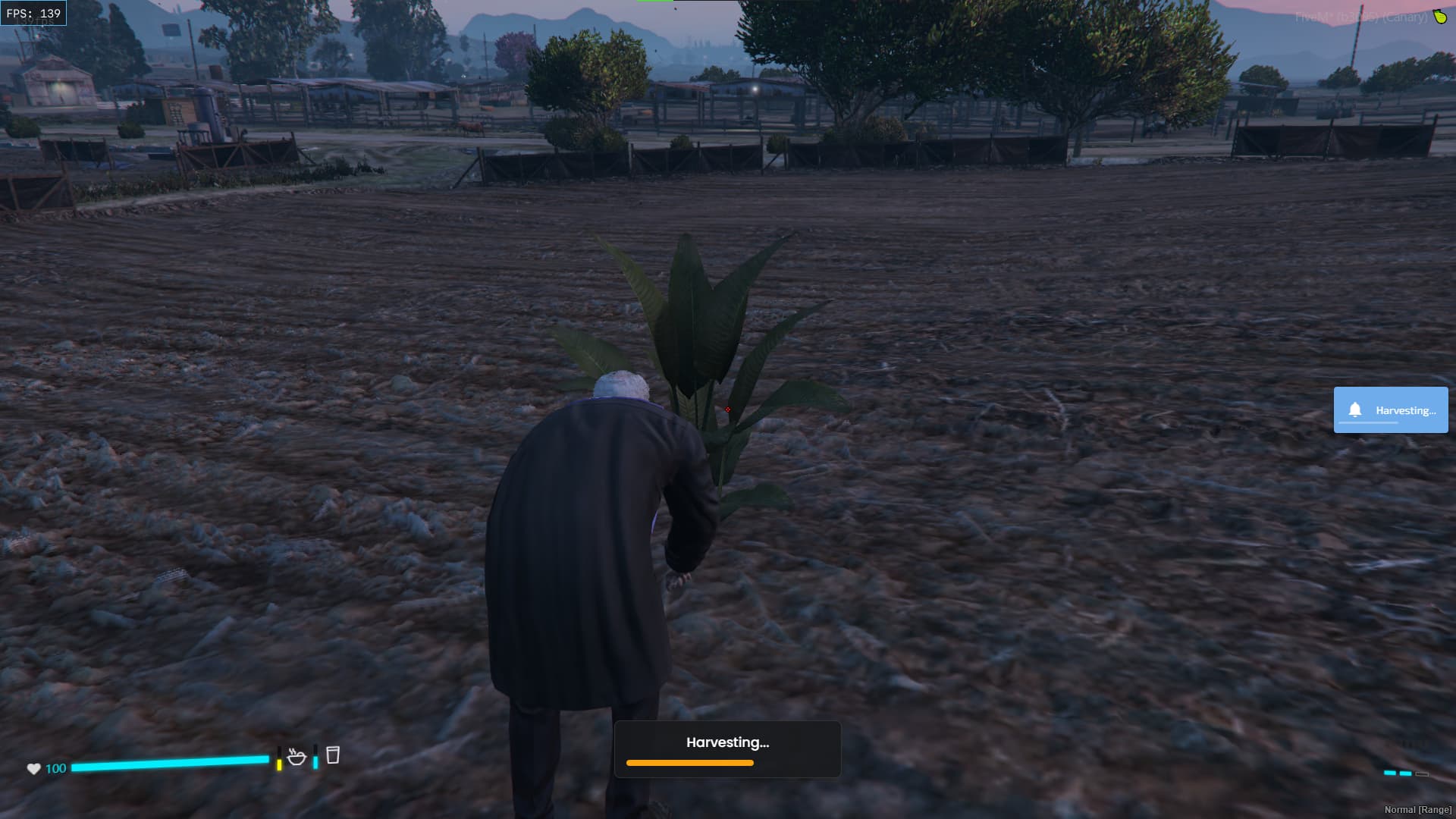Toggle the Harvesting notification panel
The height and width of the screenshot is (819, 1456).
coord(1391,409)
